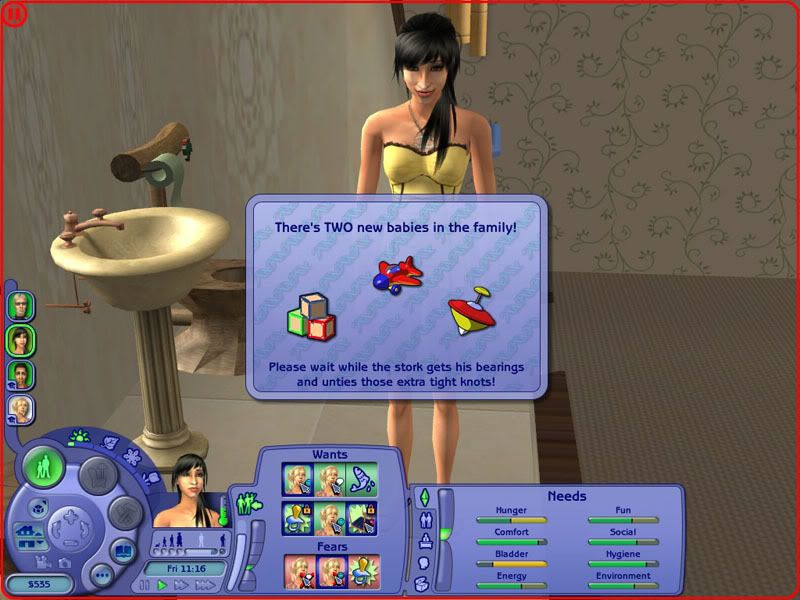This screenshot has height=600, width=800.
Task: Click the green Live Mode button
Action: pos(44,467)
